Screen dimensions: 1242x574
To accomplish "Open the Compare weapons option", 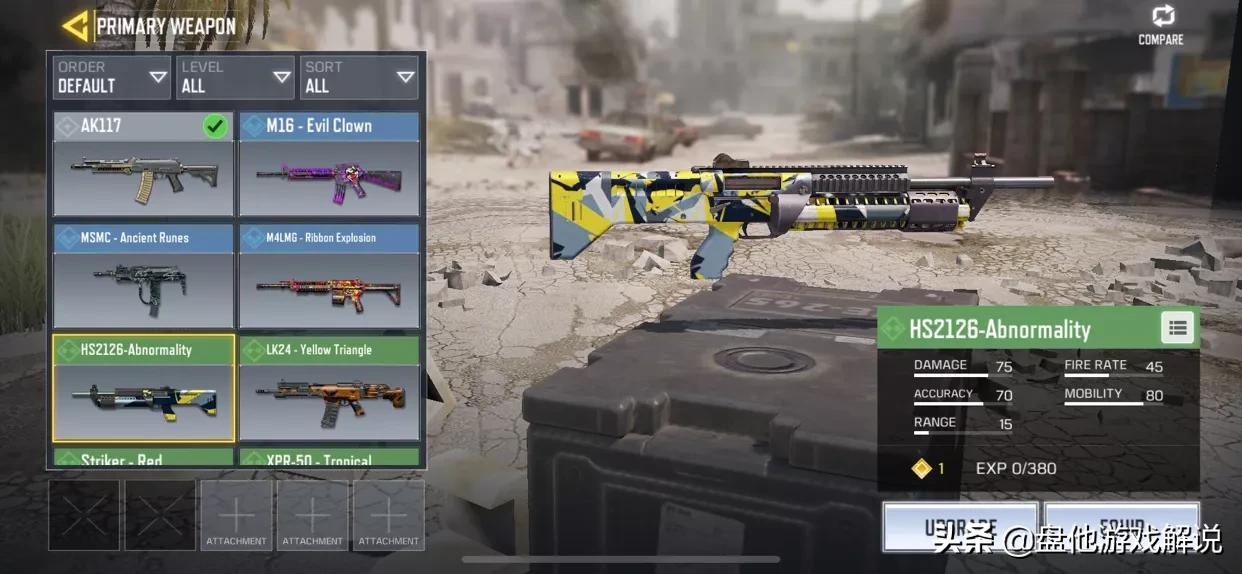I will [x=1161, y=25].
